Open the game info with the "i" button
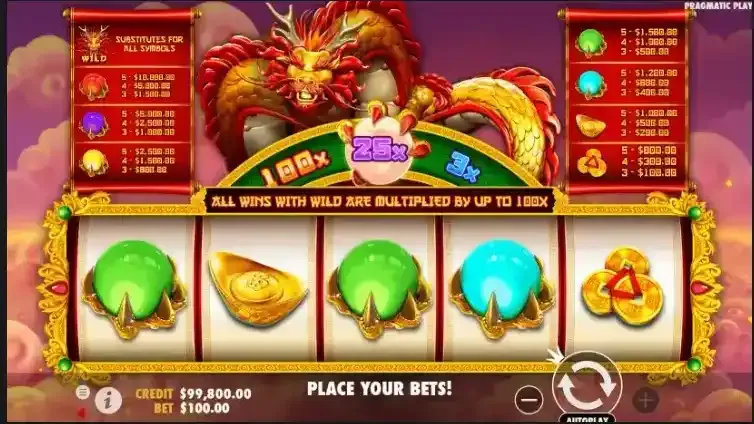The width and height of the screenshot is (754, 424). point(108,399)
